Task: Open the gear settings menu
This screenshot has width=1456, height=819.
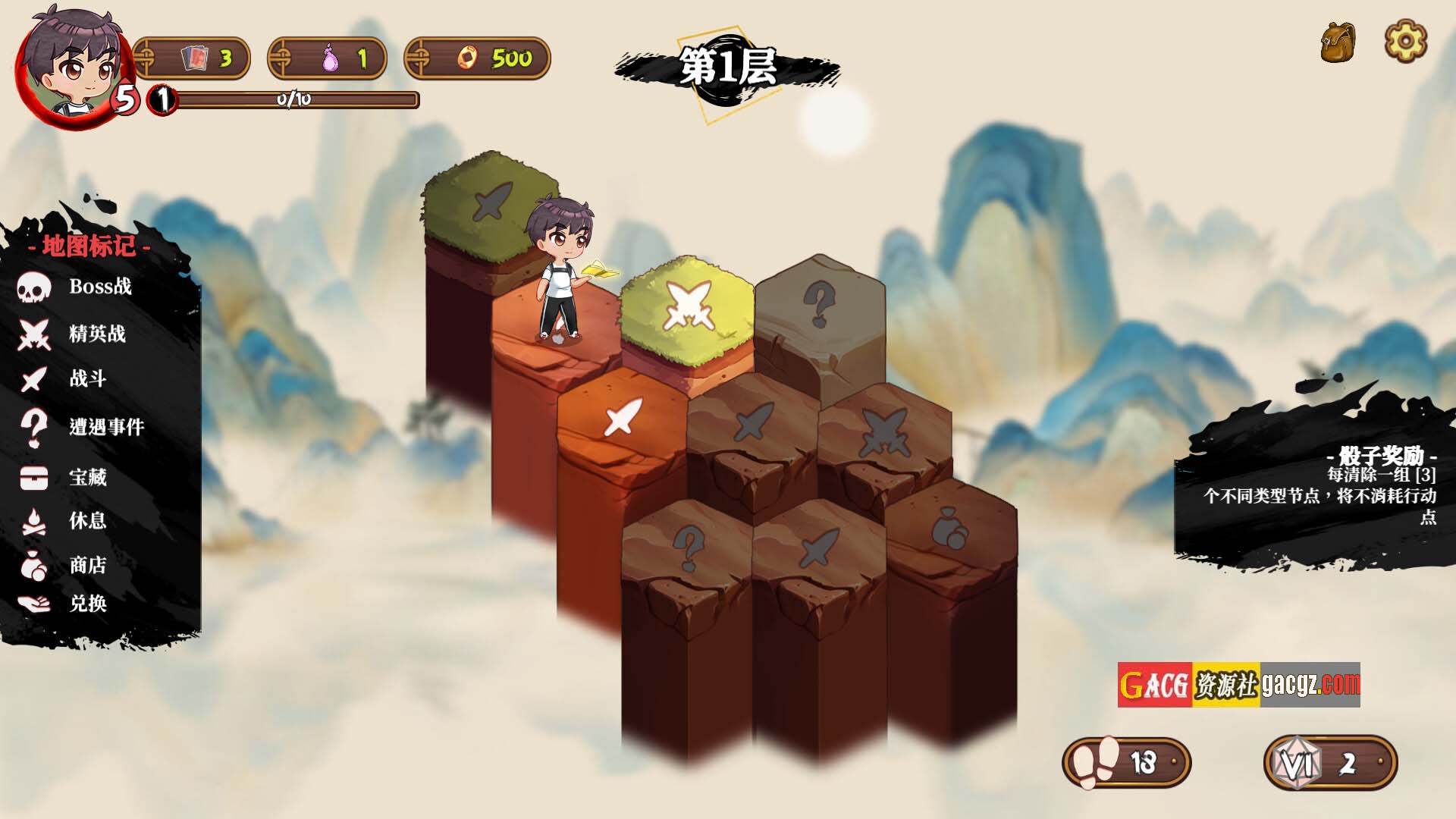Action: click(x=1405, y=41)
